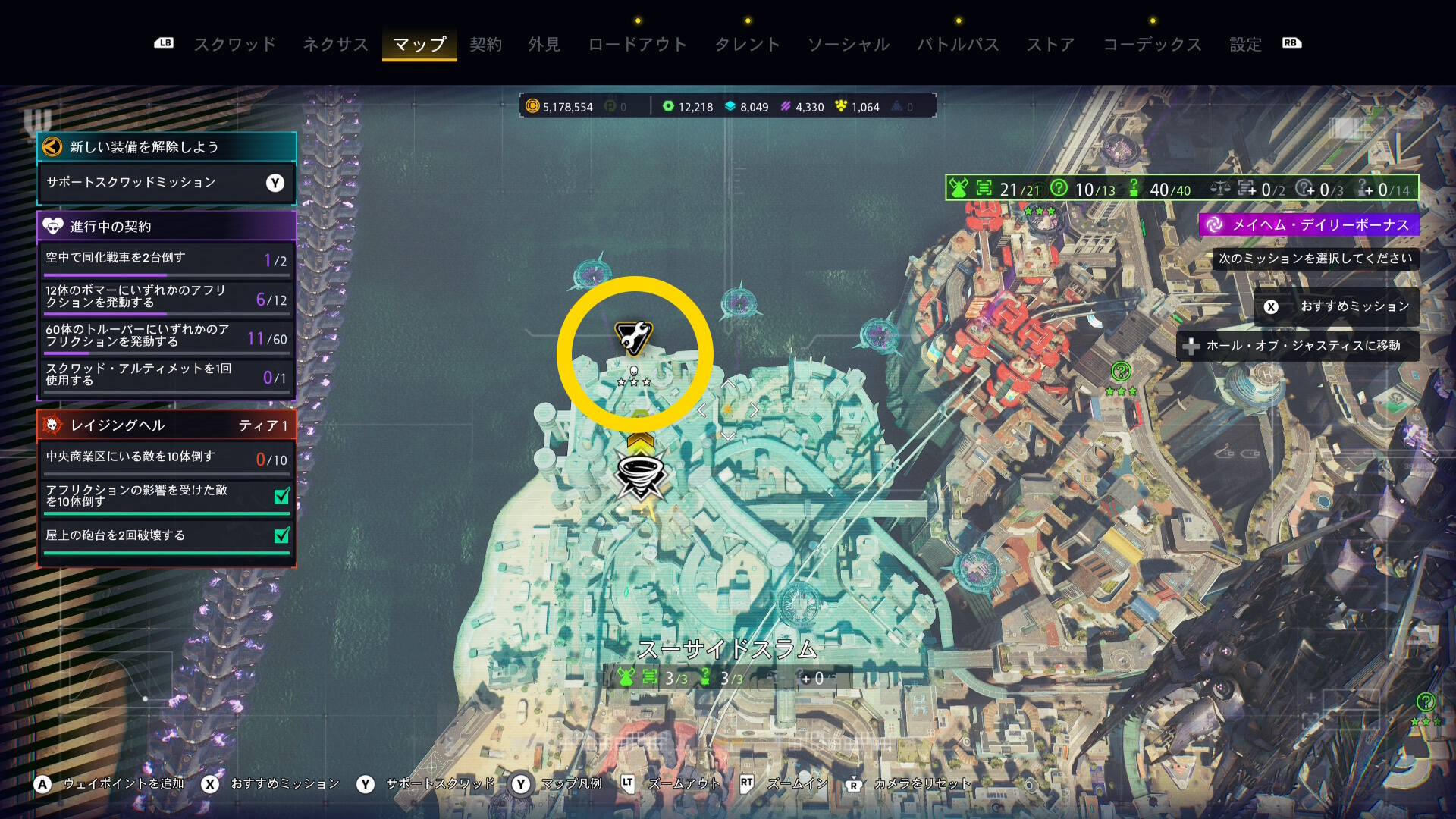The height and width of the screenshot is (819, 1456).
Task: Go to the タレント tab
Action: coord(748,45)
